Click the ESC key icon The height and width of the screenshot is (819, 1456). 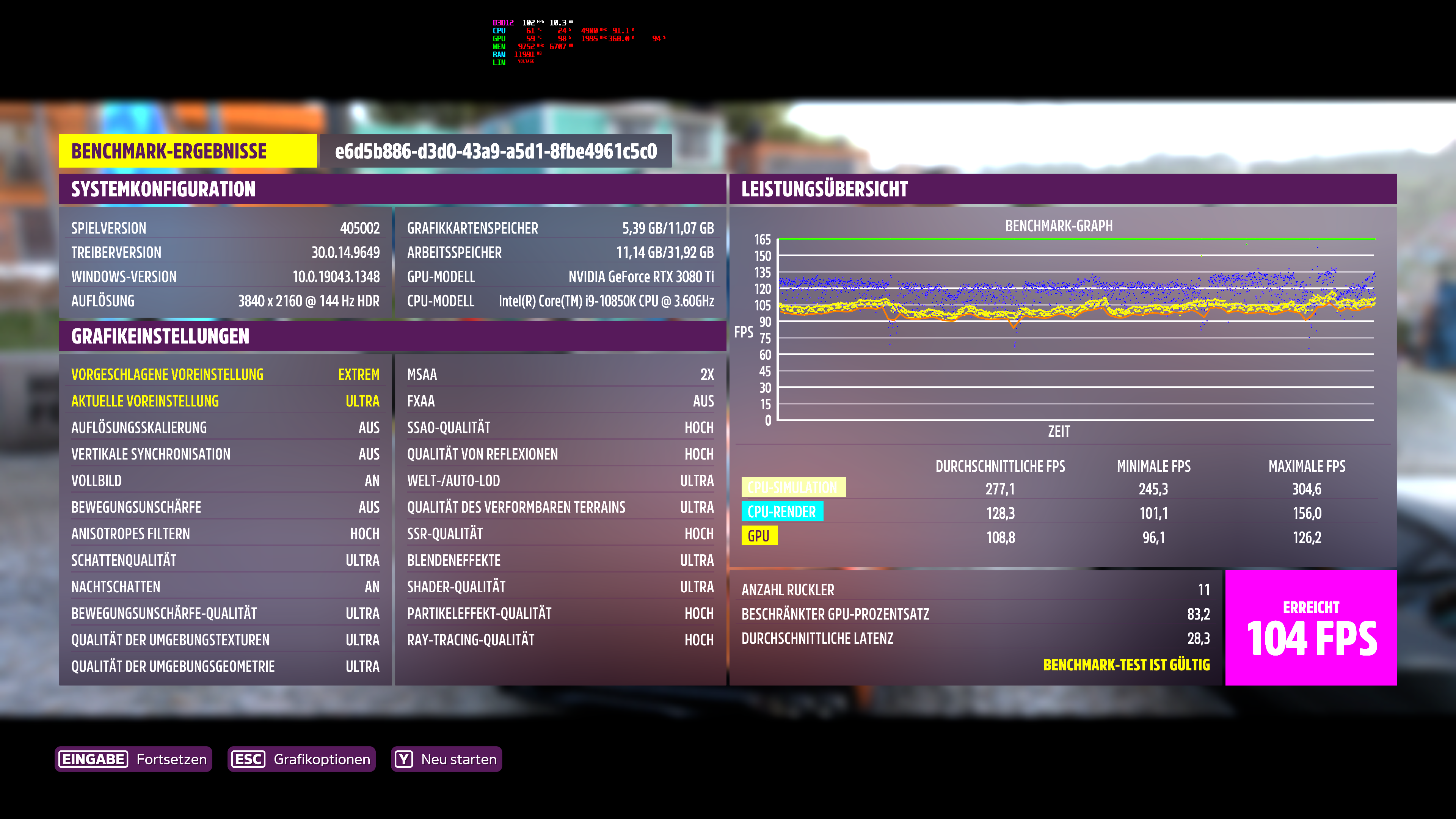(x=249, y=759)
